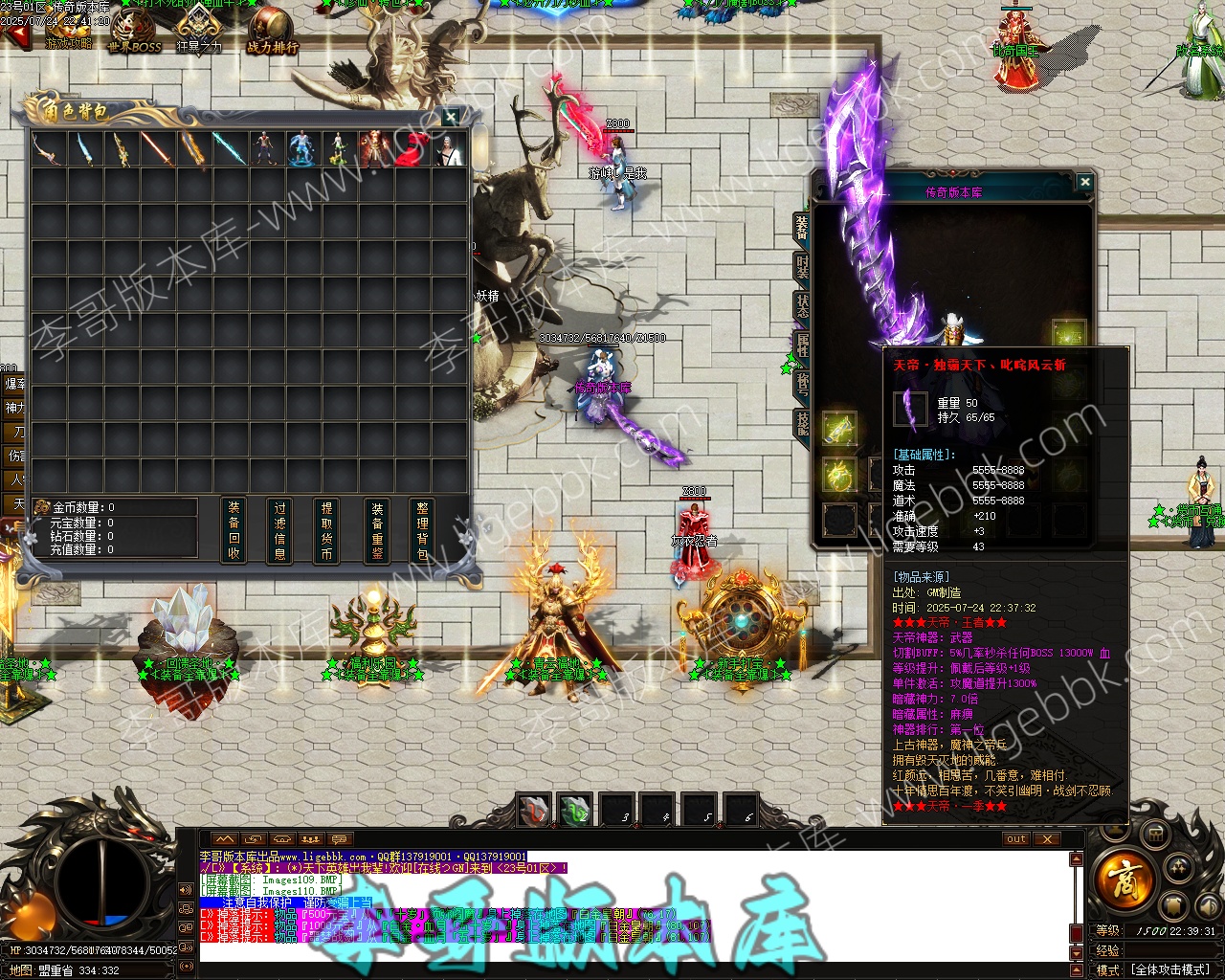The width and height of the screenshot is (1225, 980).
Task: Open the 过滤信息 filter info button
Action: 280,530
